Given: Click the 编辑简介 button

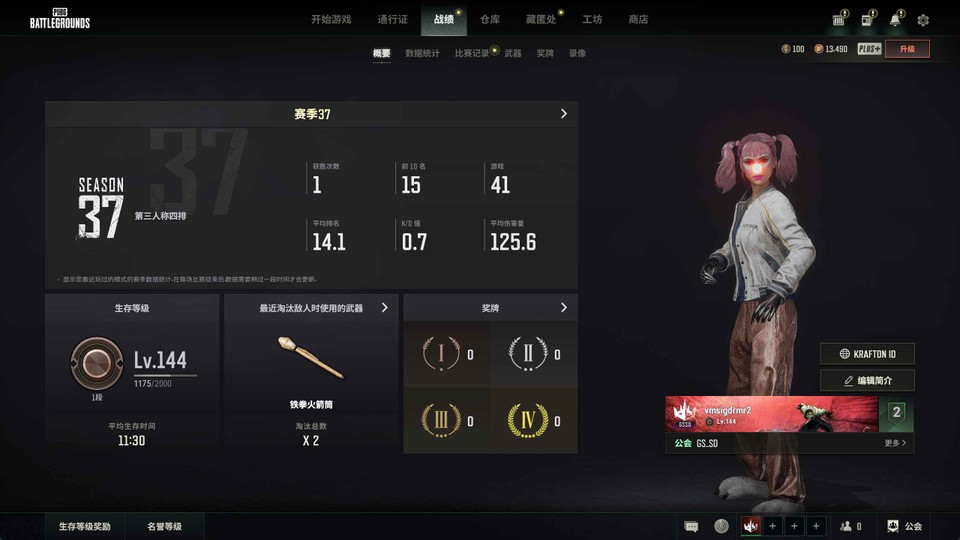Looking at the screenshot, I should tap(867, 381).
